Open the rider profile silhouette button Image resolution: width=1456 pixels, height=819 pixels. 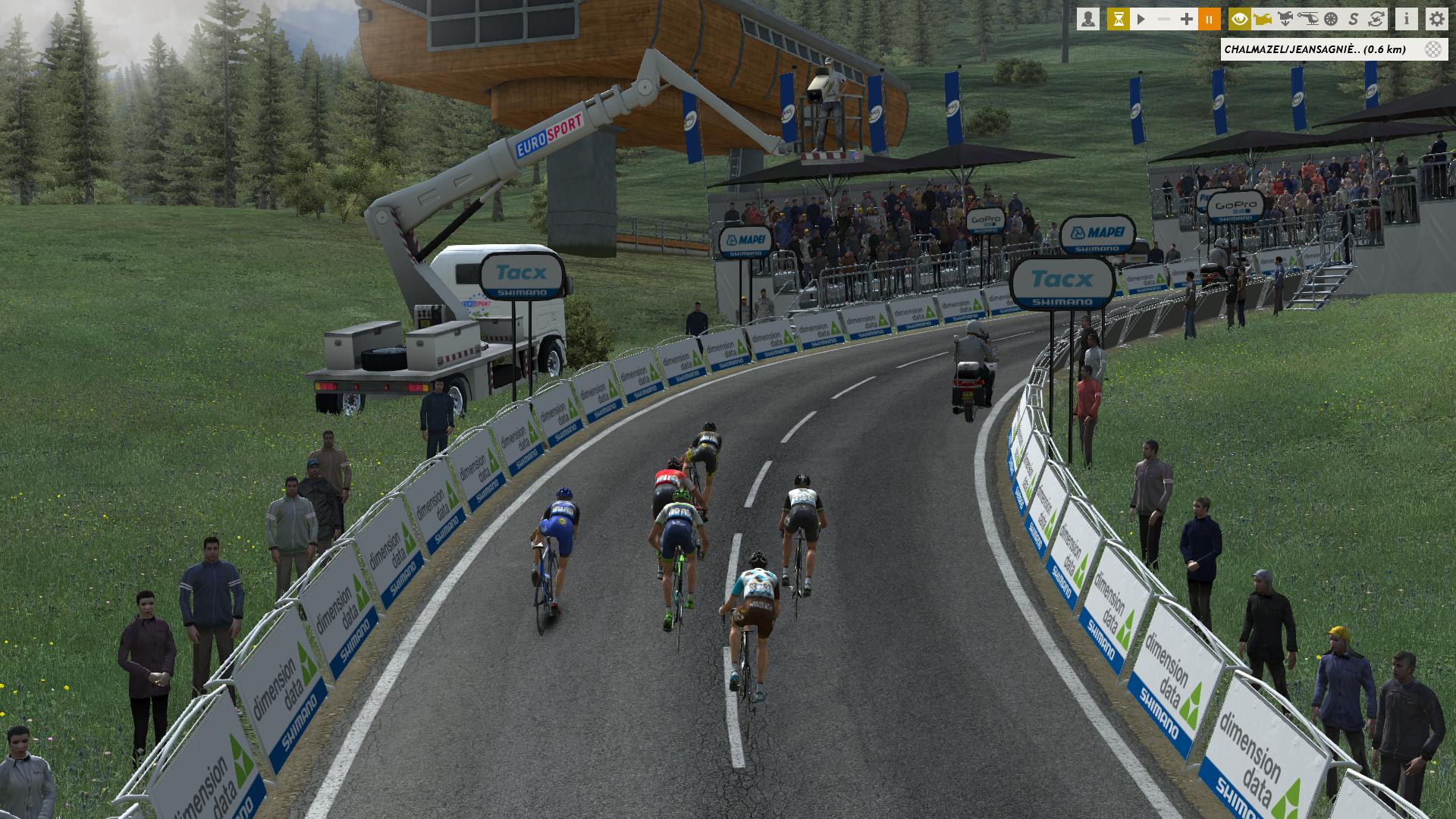coord(1088,19)
